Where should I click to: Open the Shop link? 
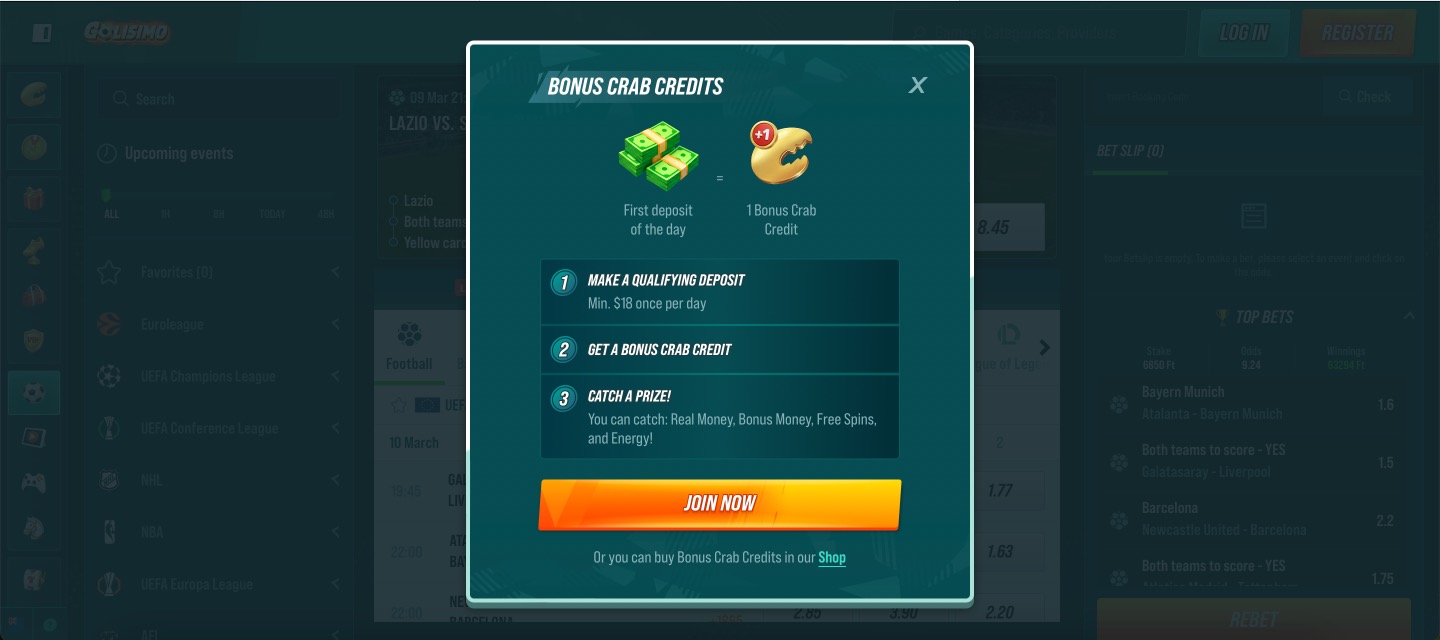point(832,558)
